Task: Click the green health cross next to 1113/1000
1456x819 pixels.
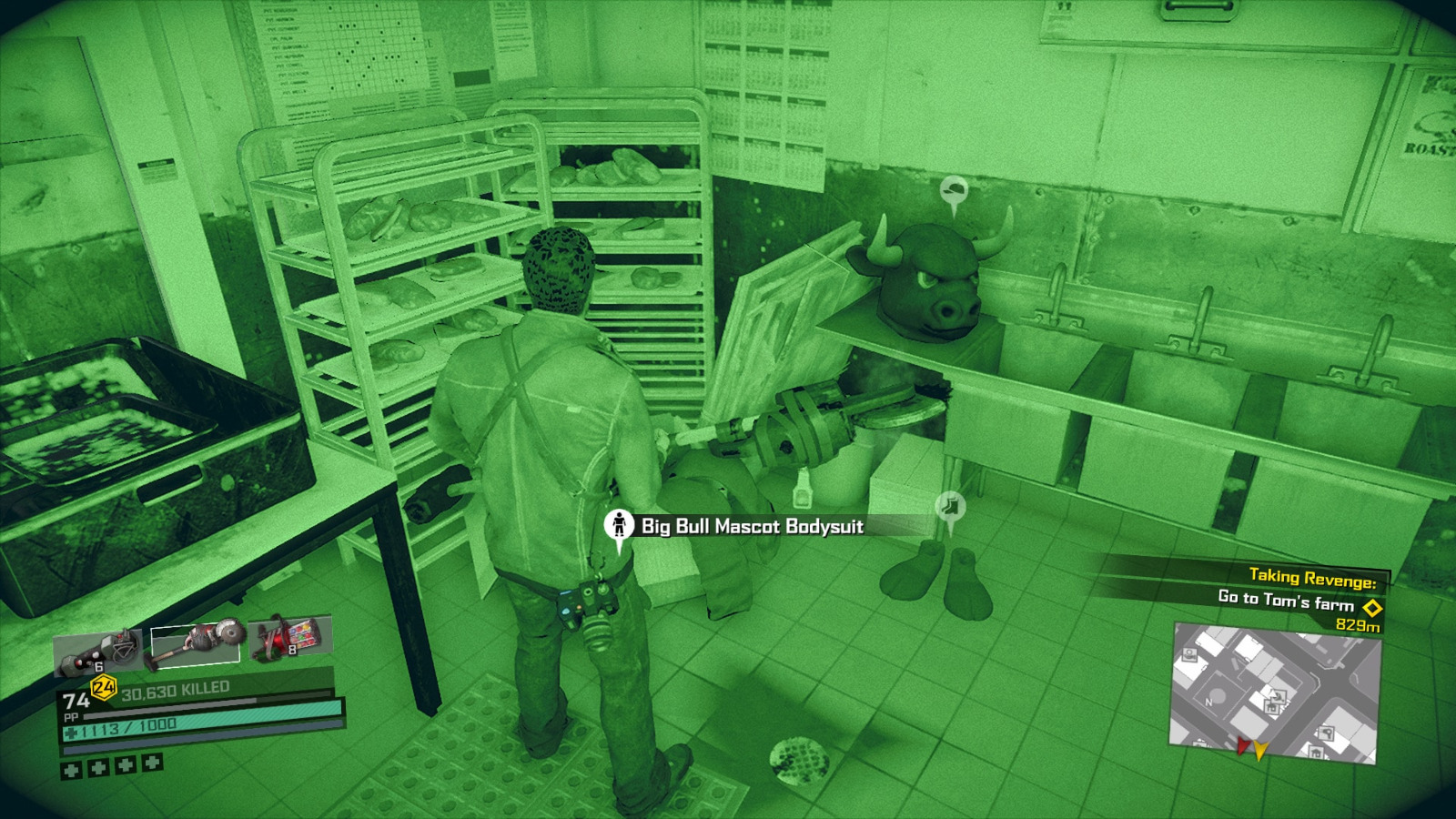Action: (x=71, y=731)
